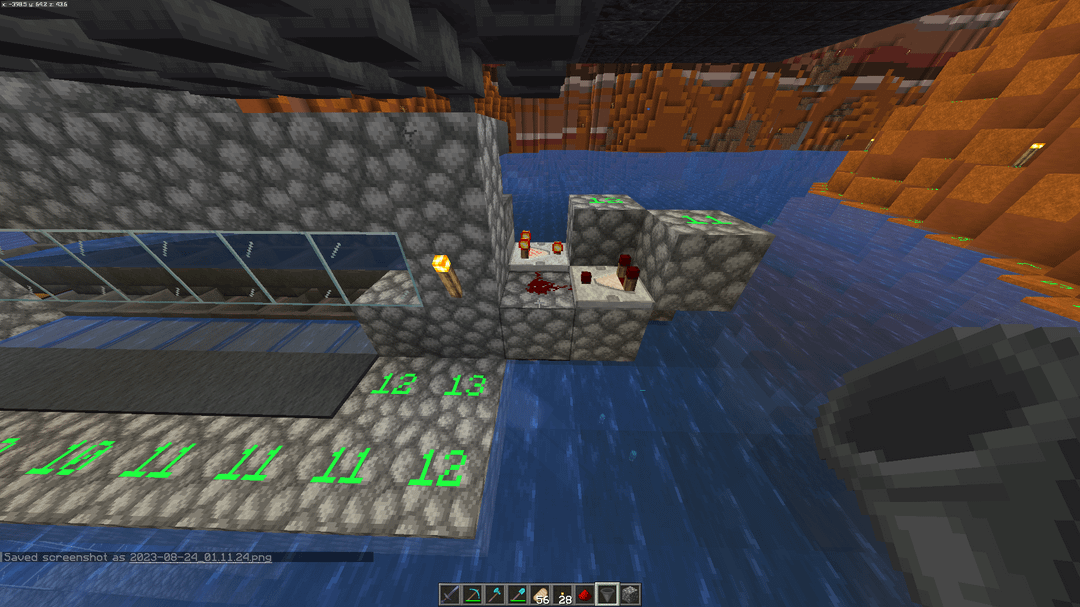Select the bread stack of 56
Viewport: 1080px width, 607px height.
click(x=540, y=595)
